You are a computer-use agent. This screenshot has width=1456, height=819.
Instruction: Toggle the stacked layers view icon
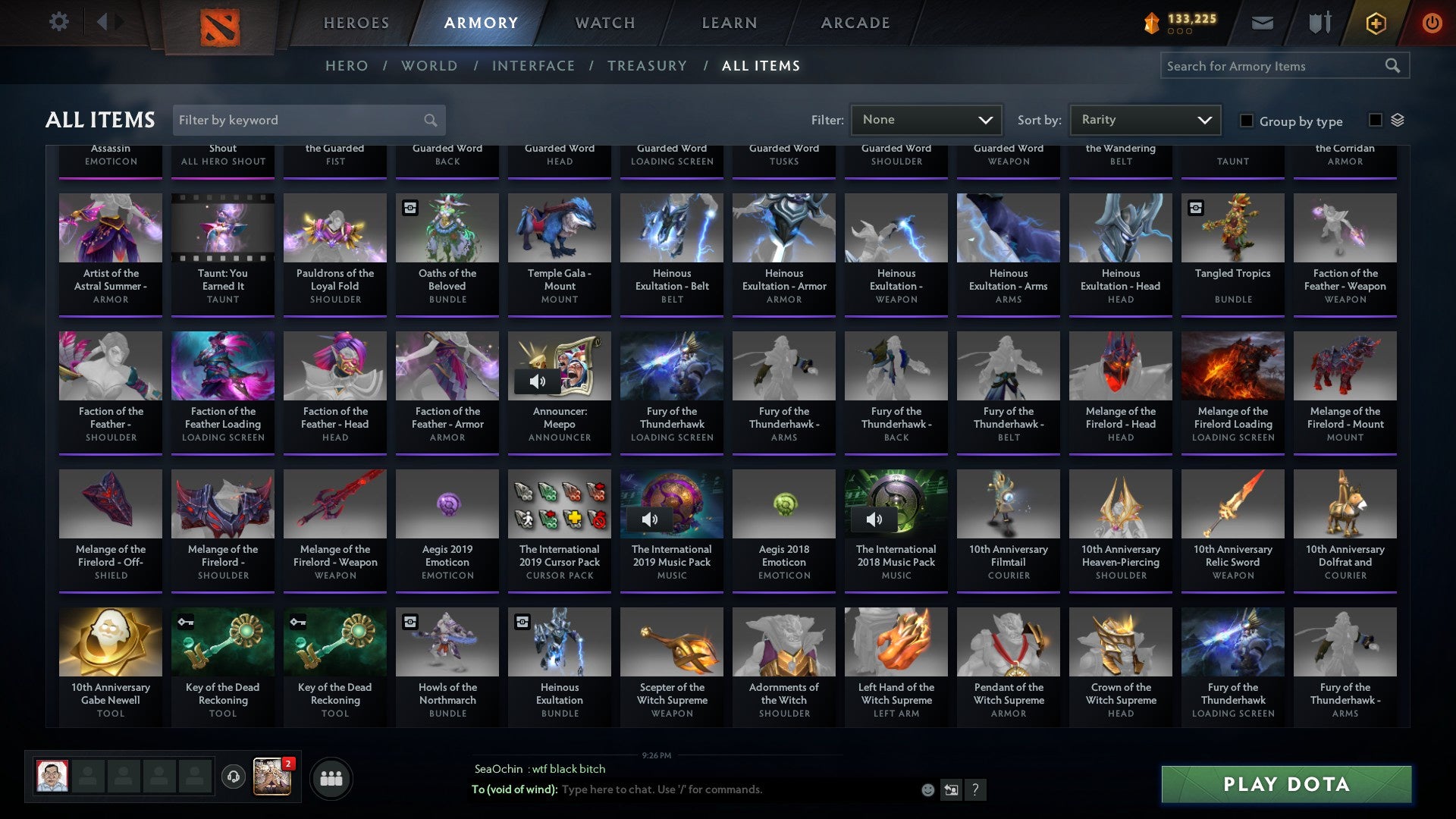click(x=1395, y=120)
